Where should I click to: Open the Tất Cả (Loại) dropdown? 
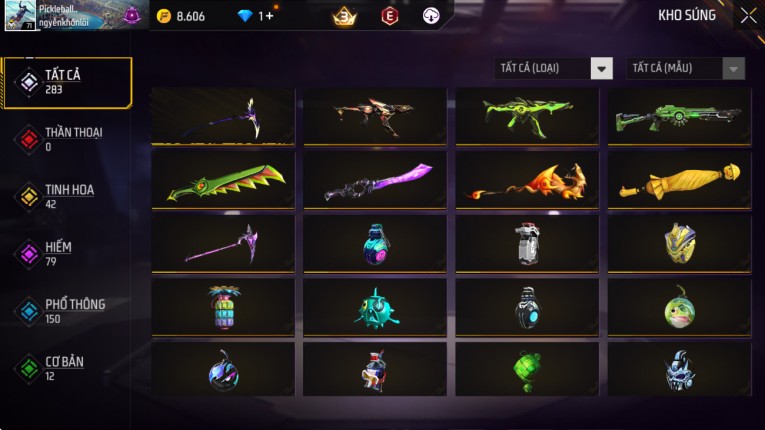[x=554, y=68]
